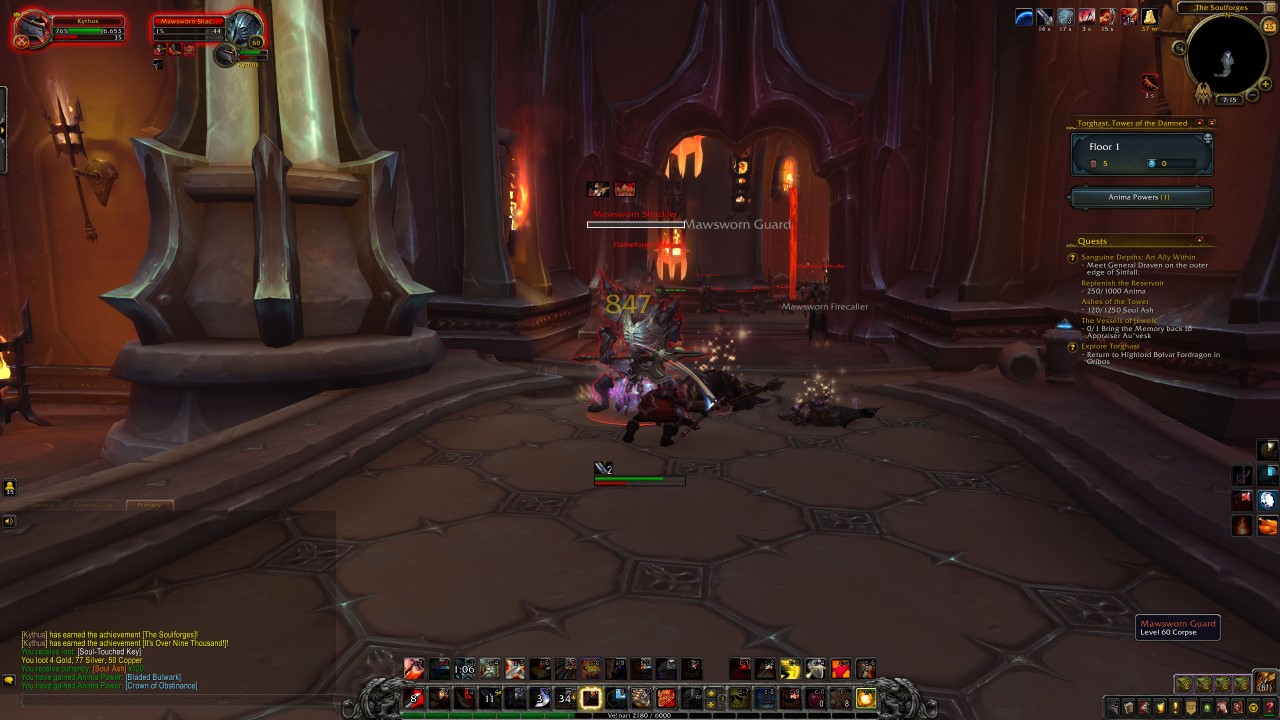Toggle supertracking on Sanguine Depths quest marker

click(1071, 258)
